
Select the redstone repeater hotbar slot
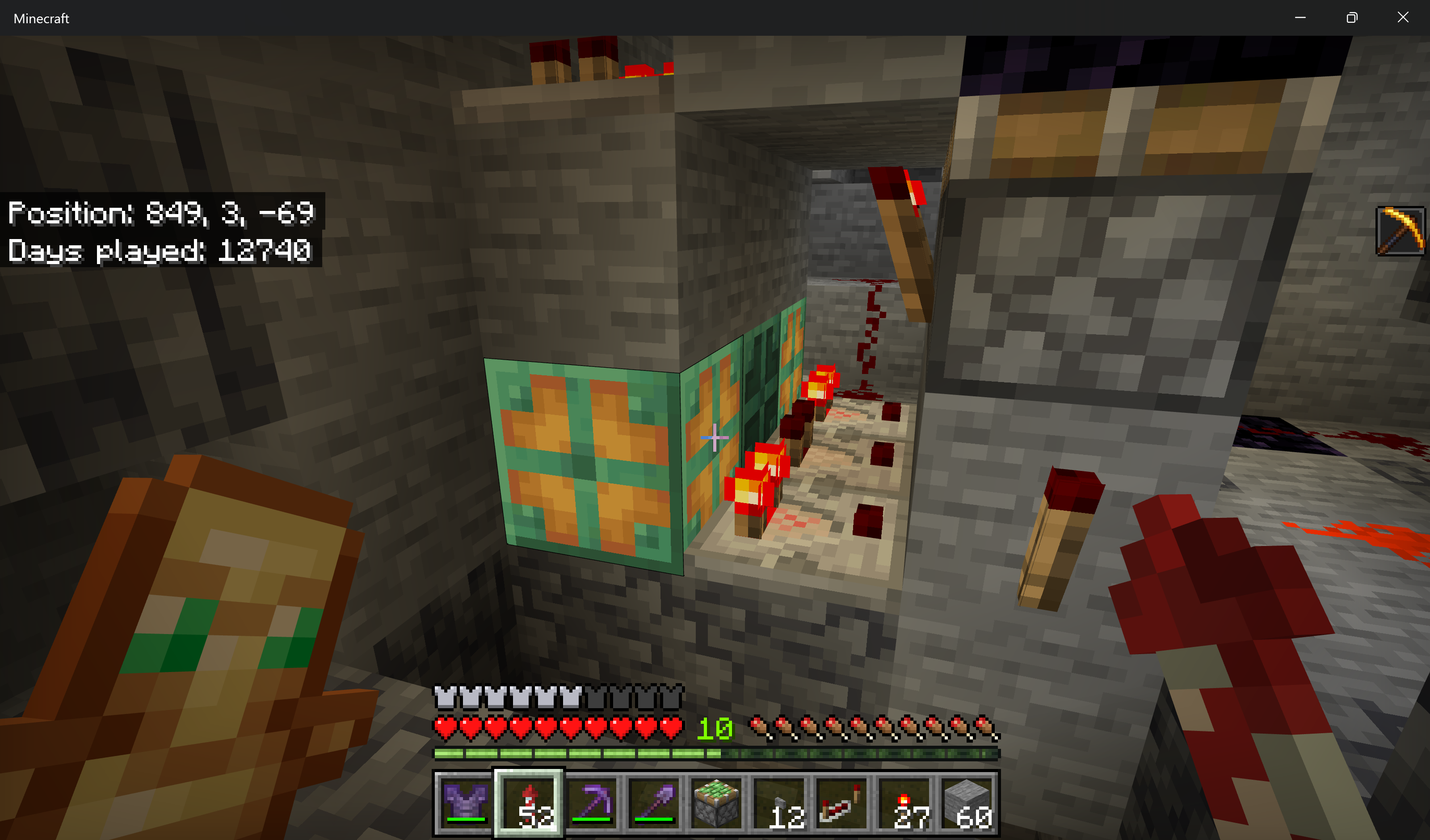842,803
